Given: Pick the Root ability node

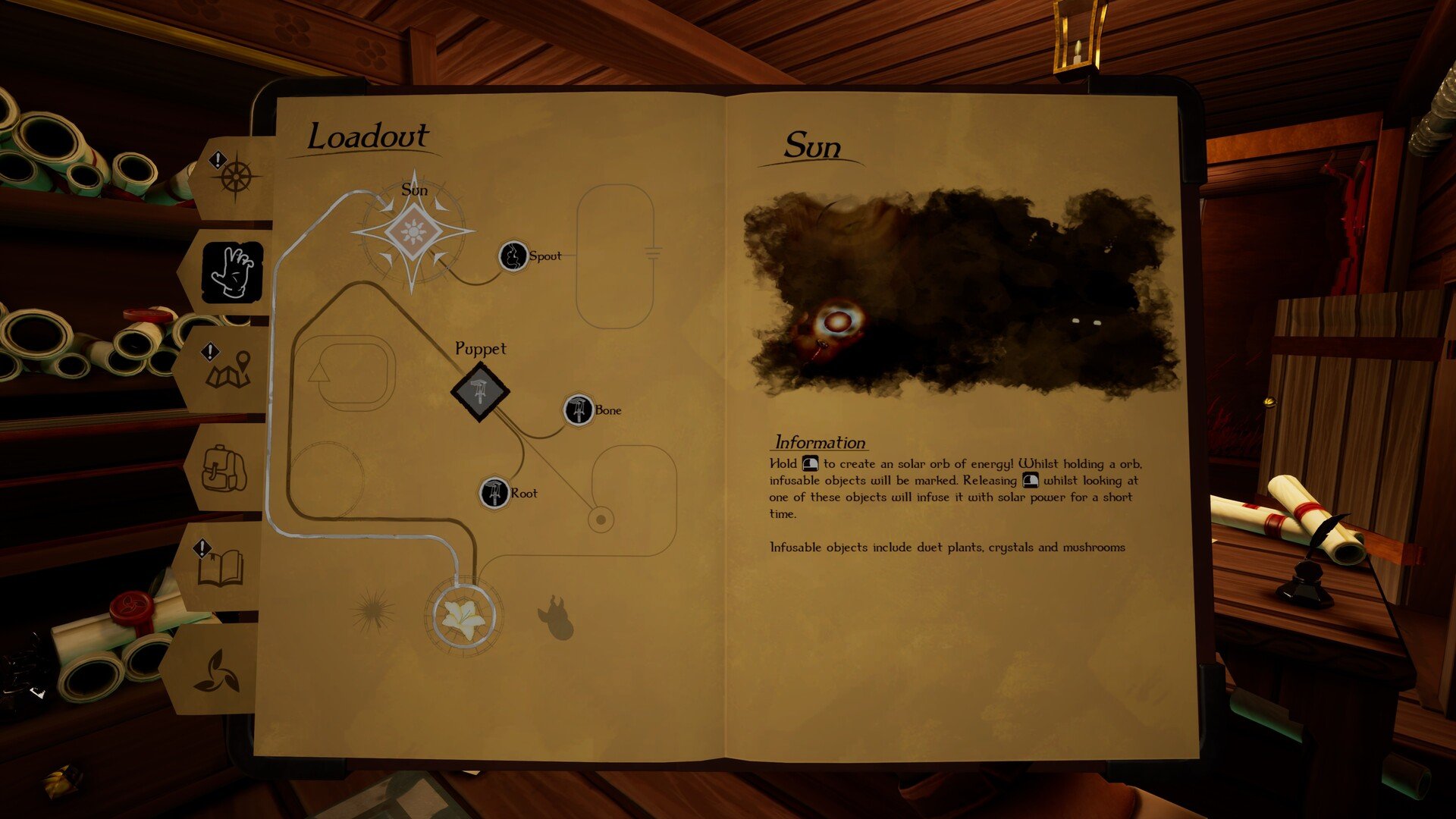Looking at the screenshot, I should coord(494,493).
